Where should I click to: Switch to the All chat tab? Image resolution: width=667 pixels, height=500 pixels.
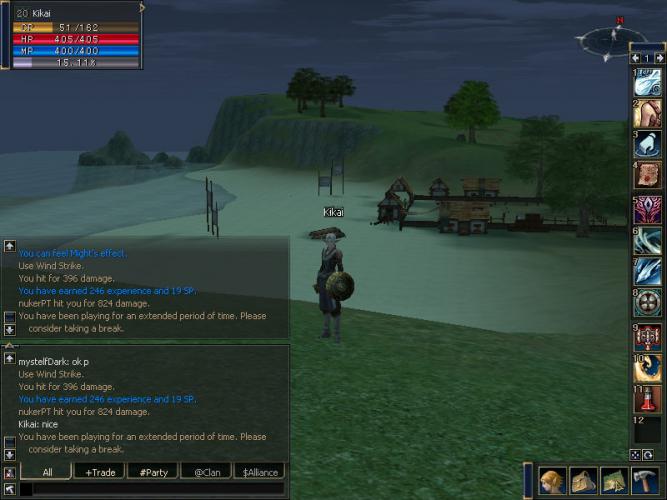pyautogui.click(x=48, y=472)
